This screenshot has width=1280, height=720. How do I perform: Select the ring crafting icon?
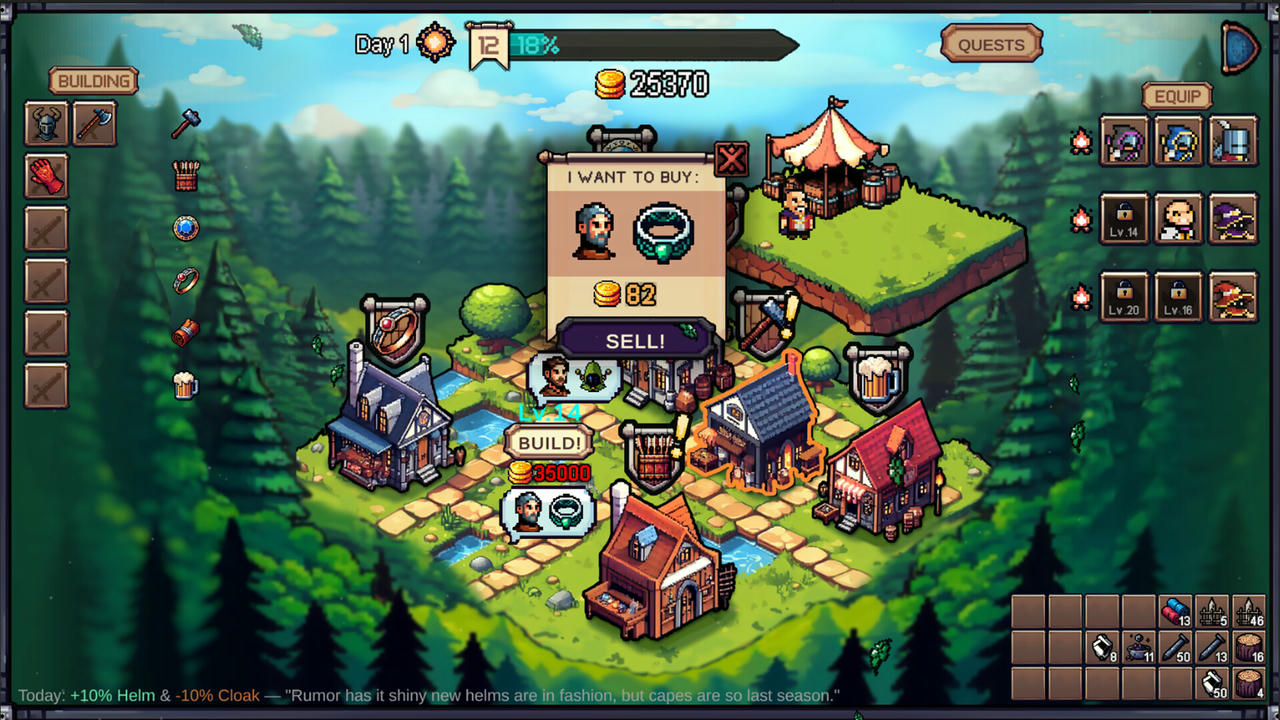(185, 280)
